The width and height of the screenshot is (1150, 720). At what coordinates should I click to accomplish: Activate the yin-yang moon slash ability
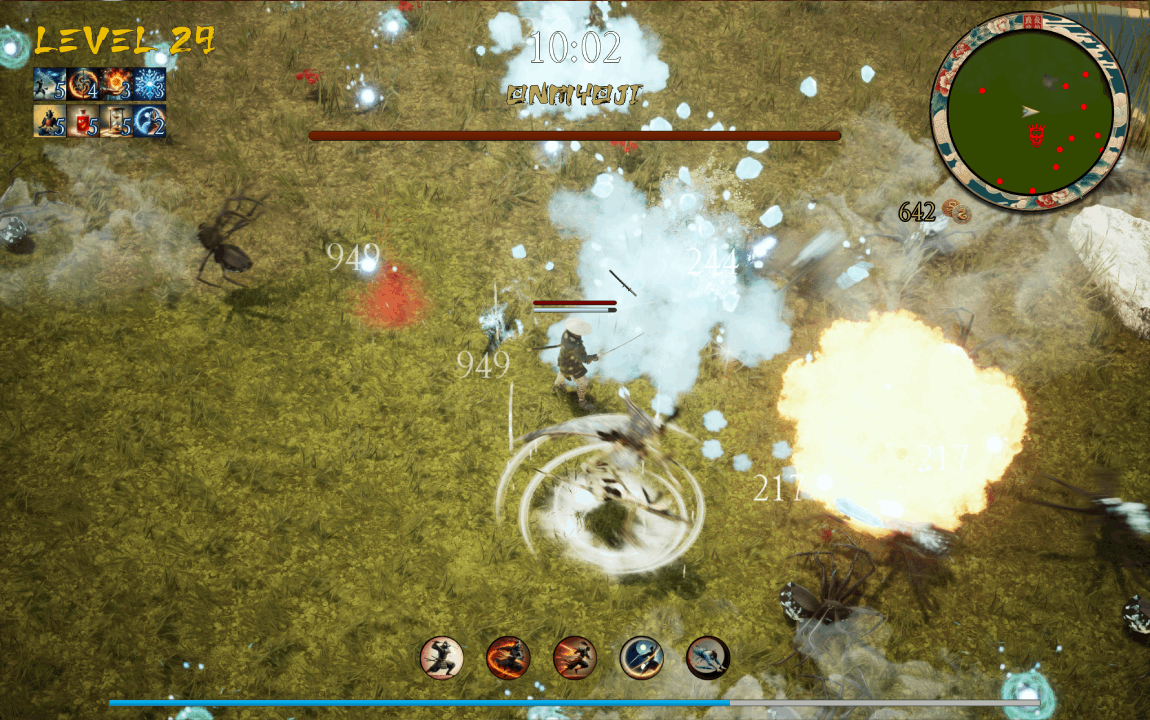[x=641, y=657]
